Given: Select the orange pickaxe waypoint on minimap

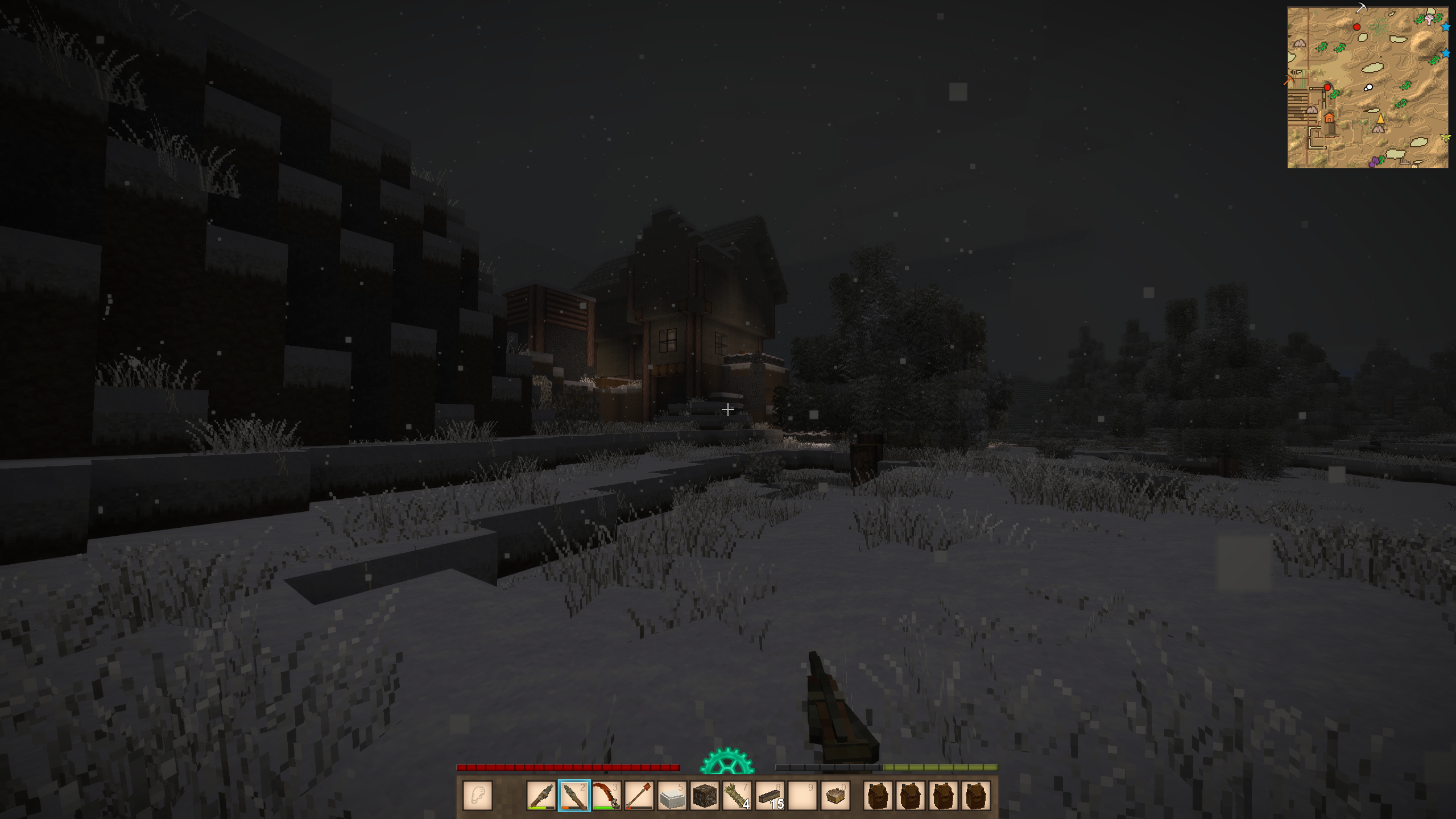Looking at the screenshot, I should 1288,80.
